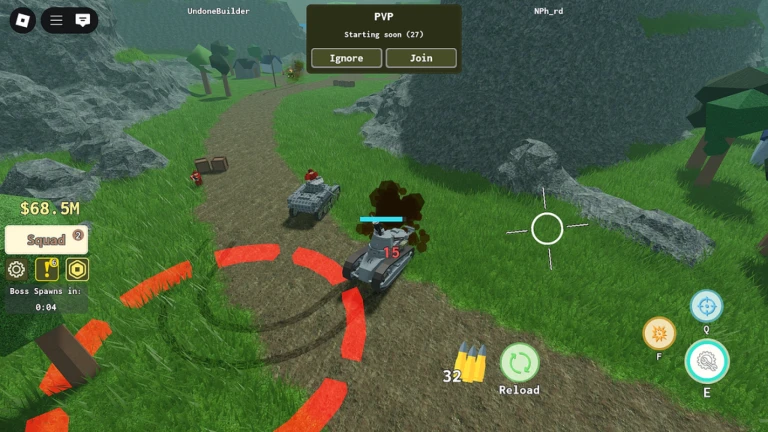The height and width of the screenshot is (432, 768).
Task: Open the Robux shop icon
Action: click(x=77, y=269)
